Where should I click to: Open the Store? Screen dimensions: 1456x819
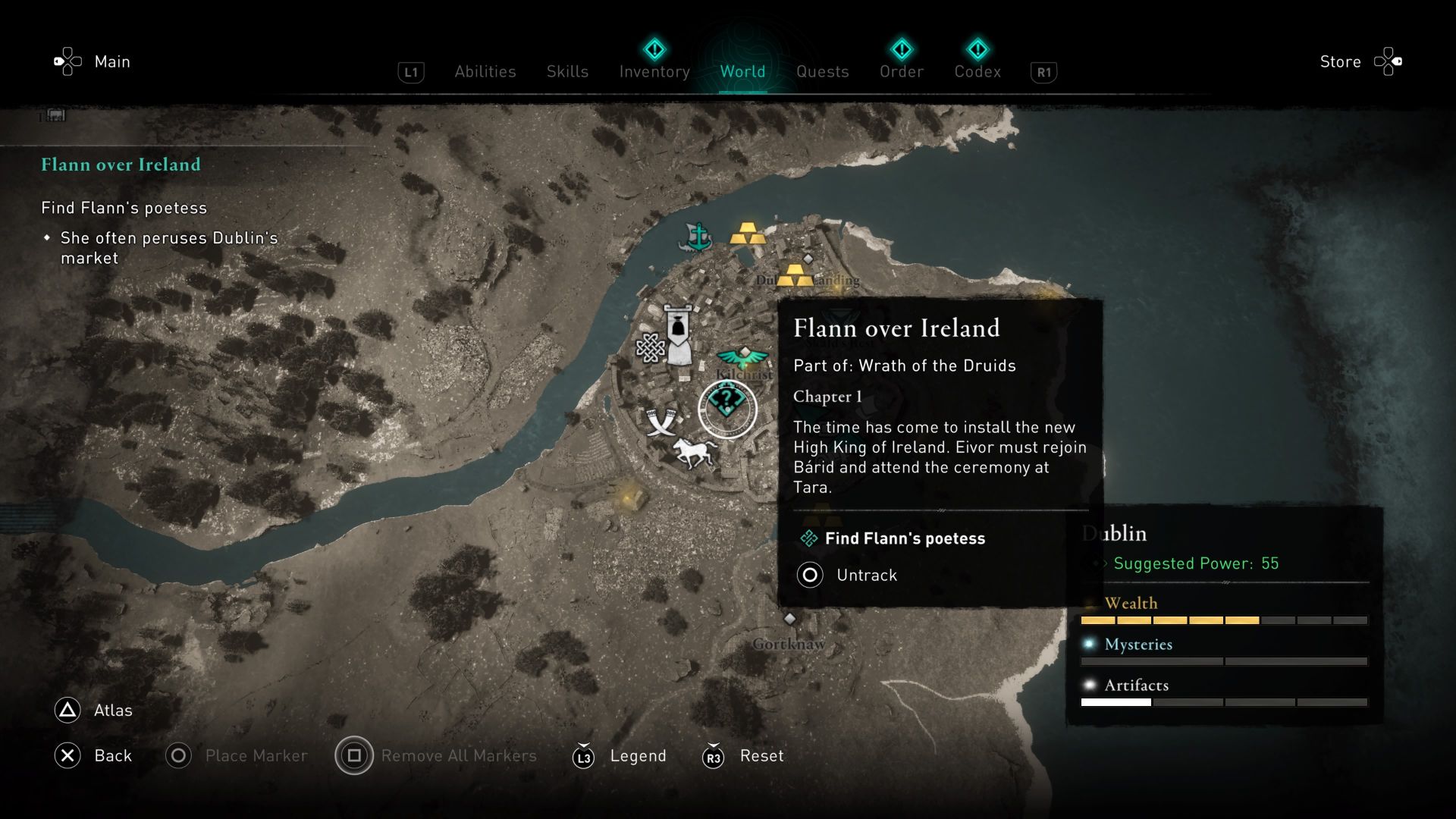[x=1339, y=61]
